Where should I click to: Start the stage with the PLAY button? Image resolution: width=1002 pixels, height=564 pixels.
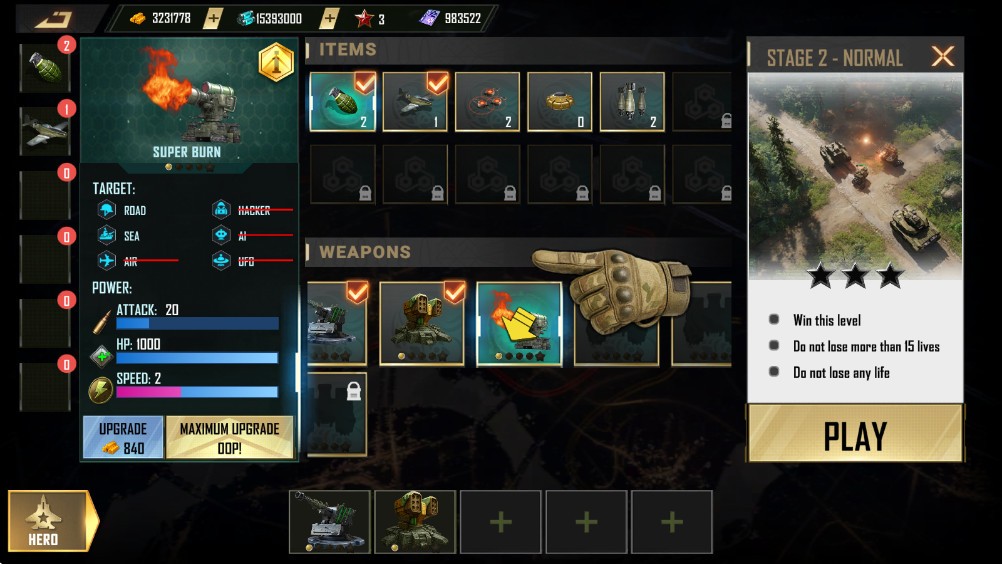tap(855, 434)
